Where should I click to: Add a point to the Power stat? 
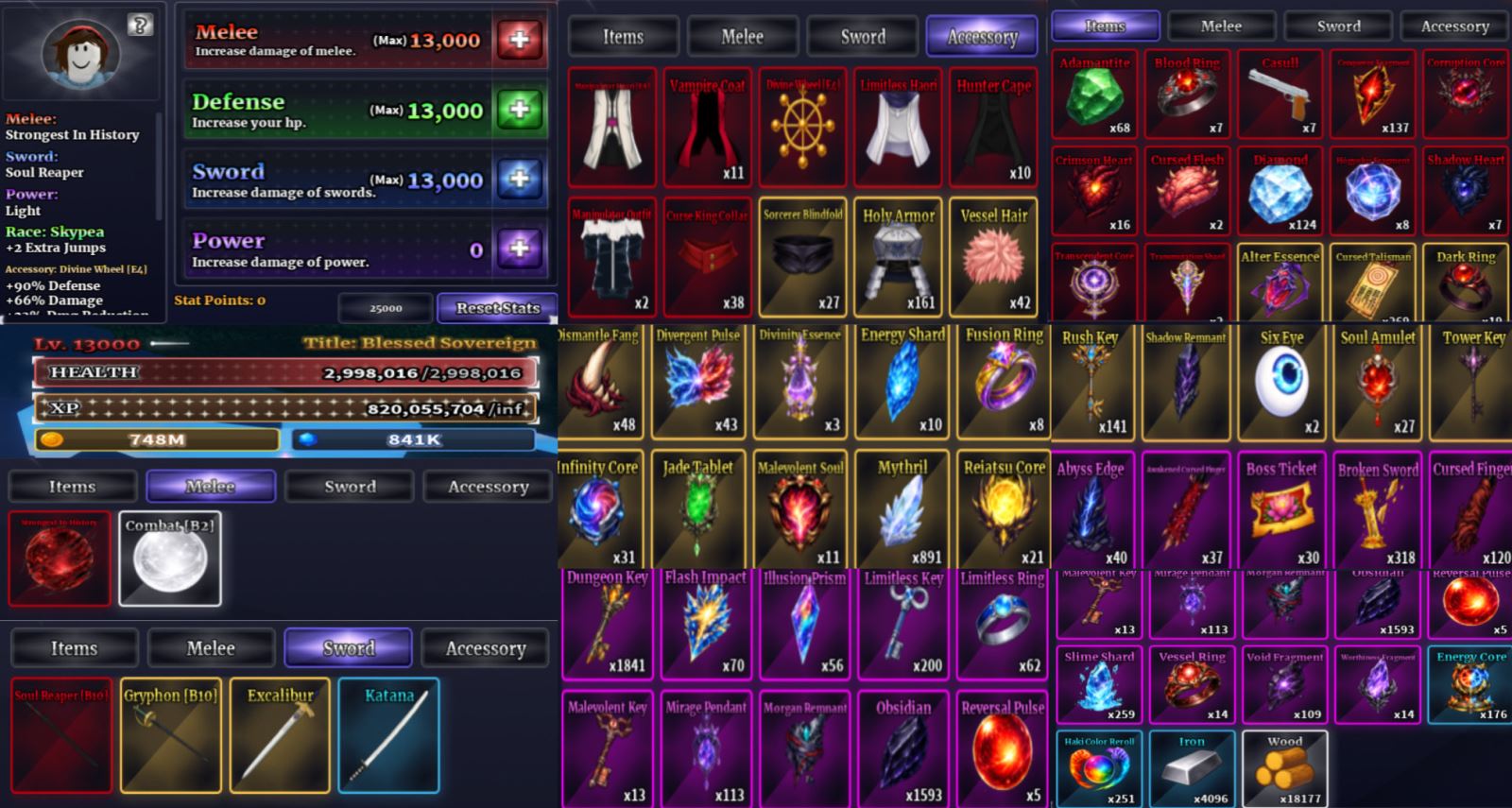519,249
